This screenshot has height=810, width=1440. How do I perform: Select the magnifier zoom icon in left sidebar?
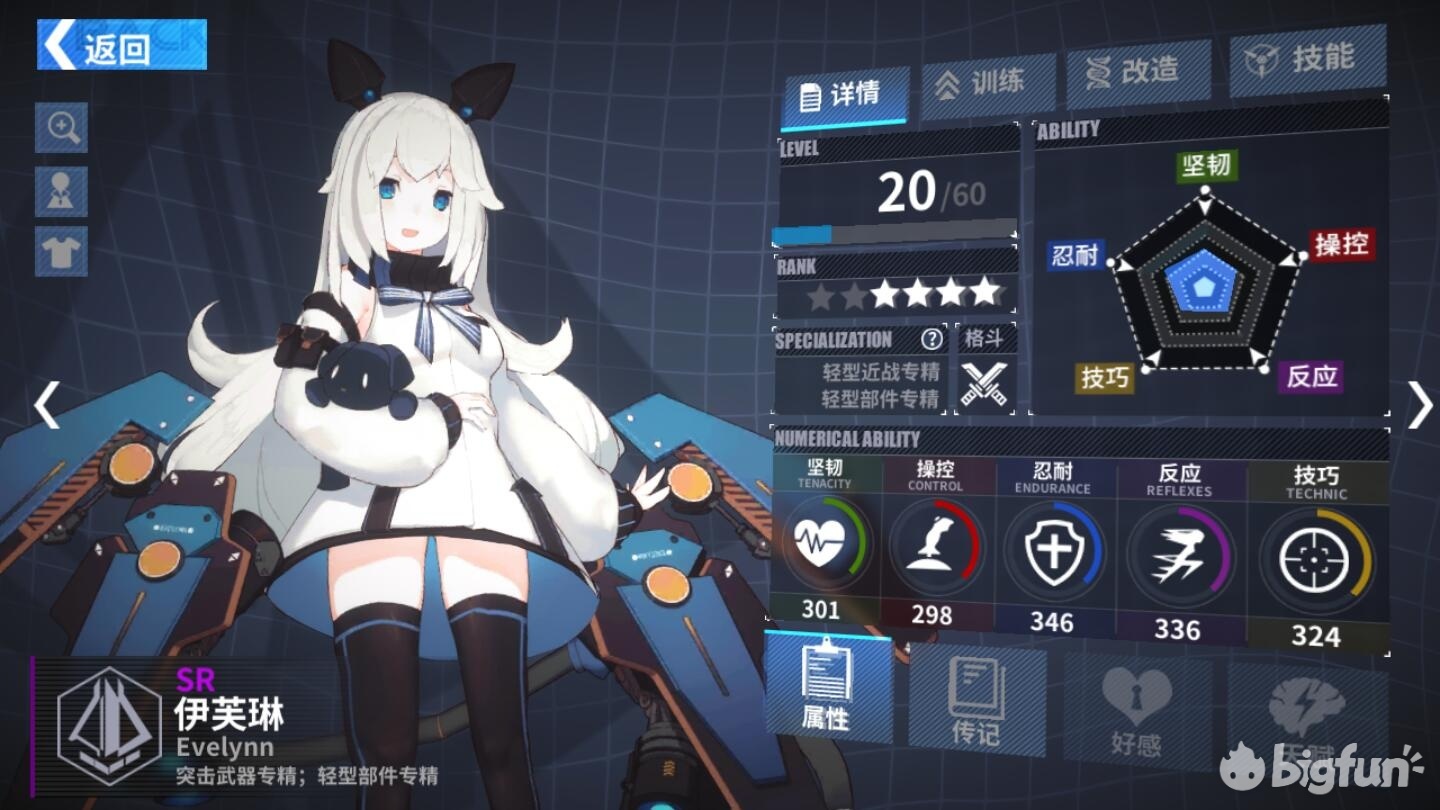coord(61,129)
